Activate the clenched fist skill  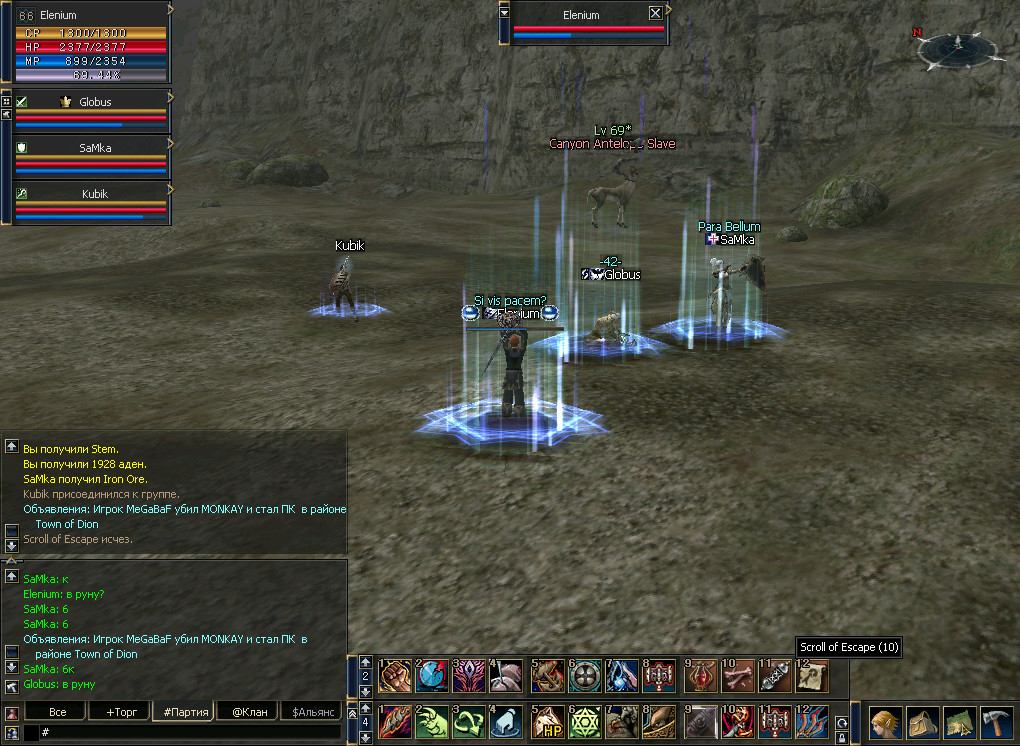(x=394, y=676)
